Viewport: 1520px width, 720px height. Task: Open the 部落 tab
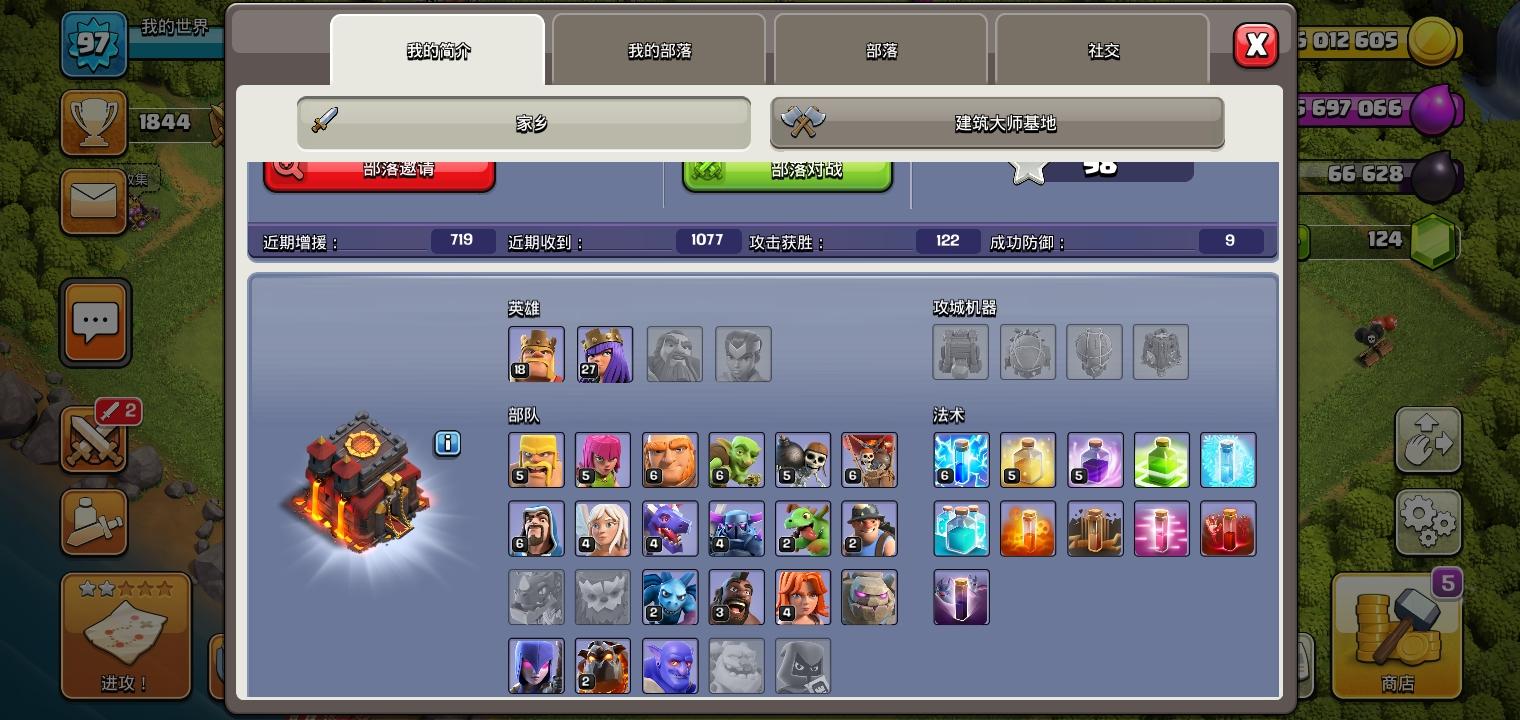click(881, 50)
